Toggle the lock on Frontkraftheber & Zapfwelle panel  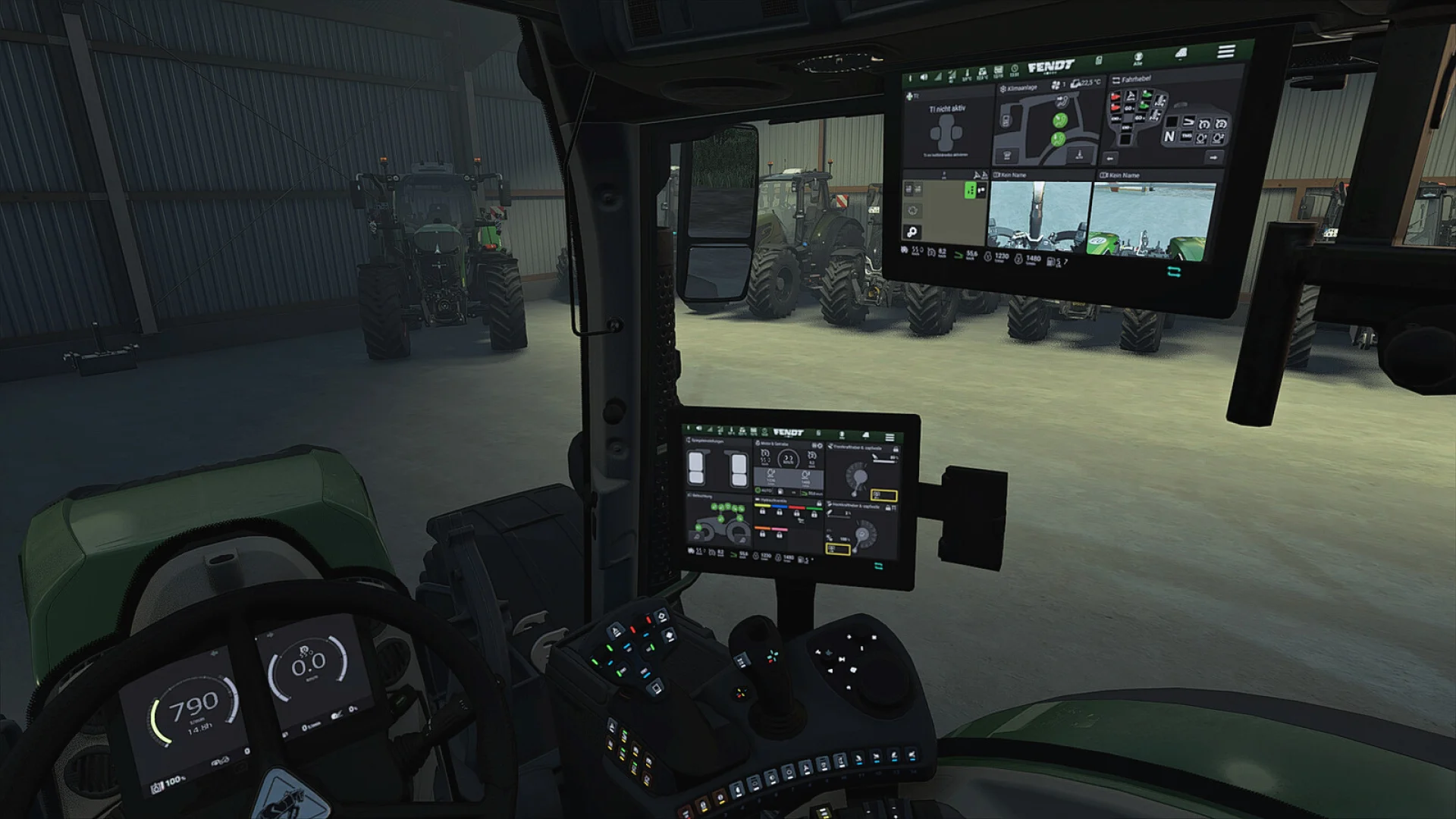pos(896,449)
